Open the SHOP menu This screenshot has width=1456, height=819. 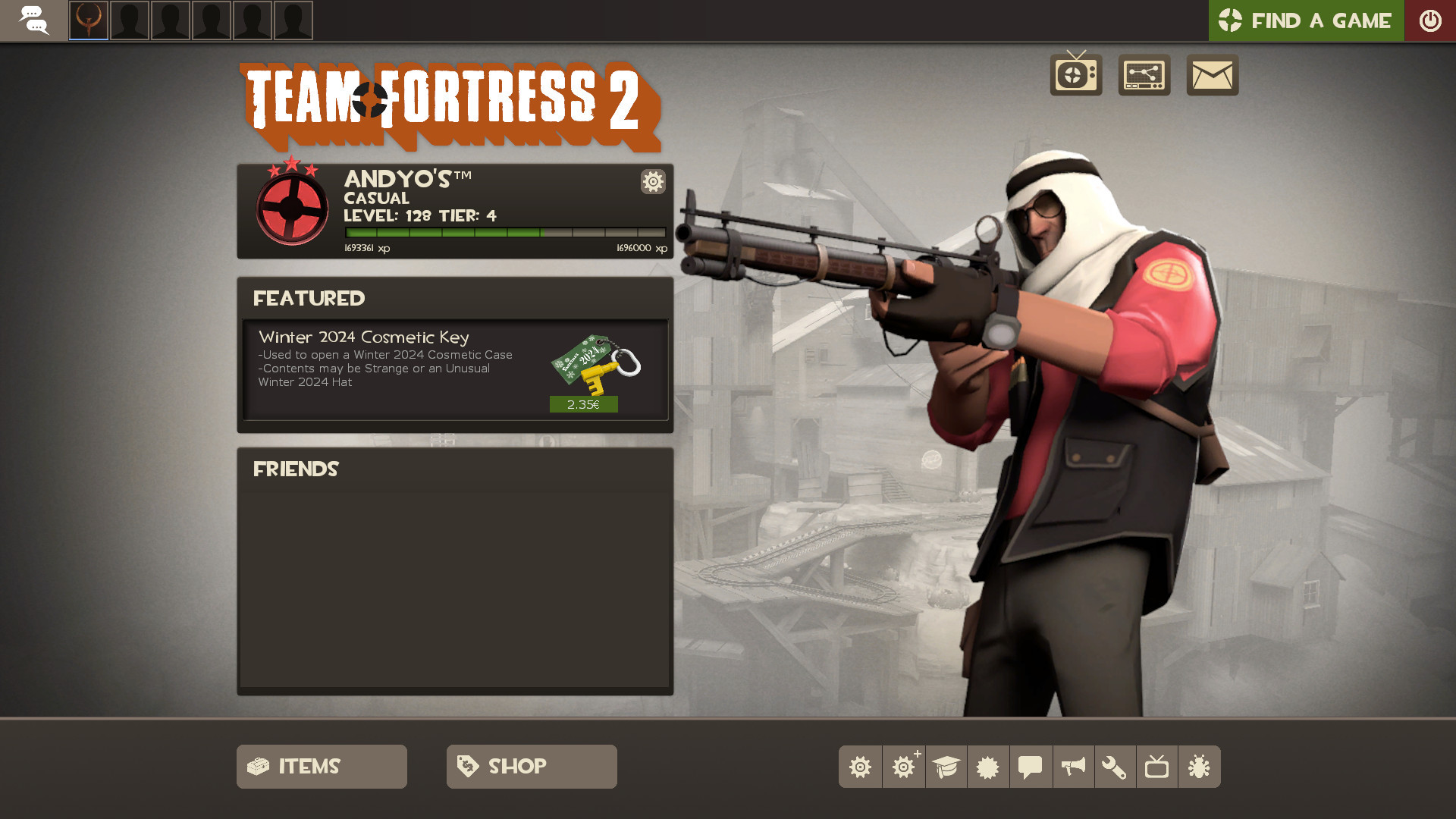(531, 767)
